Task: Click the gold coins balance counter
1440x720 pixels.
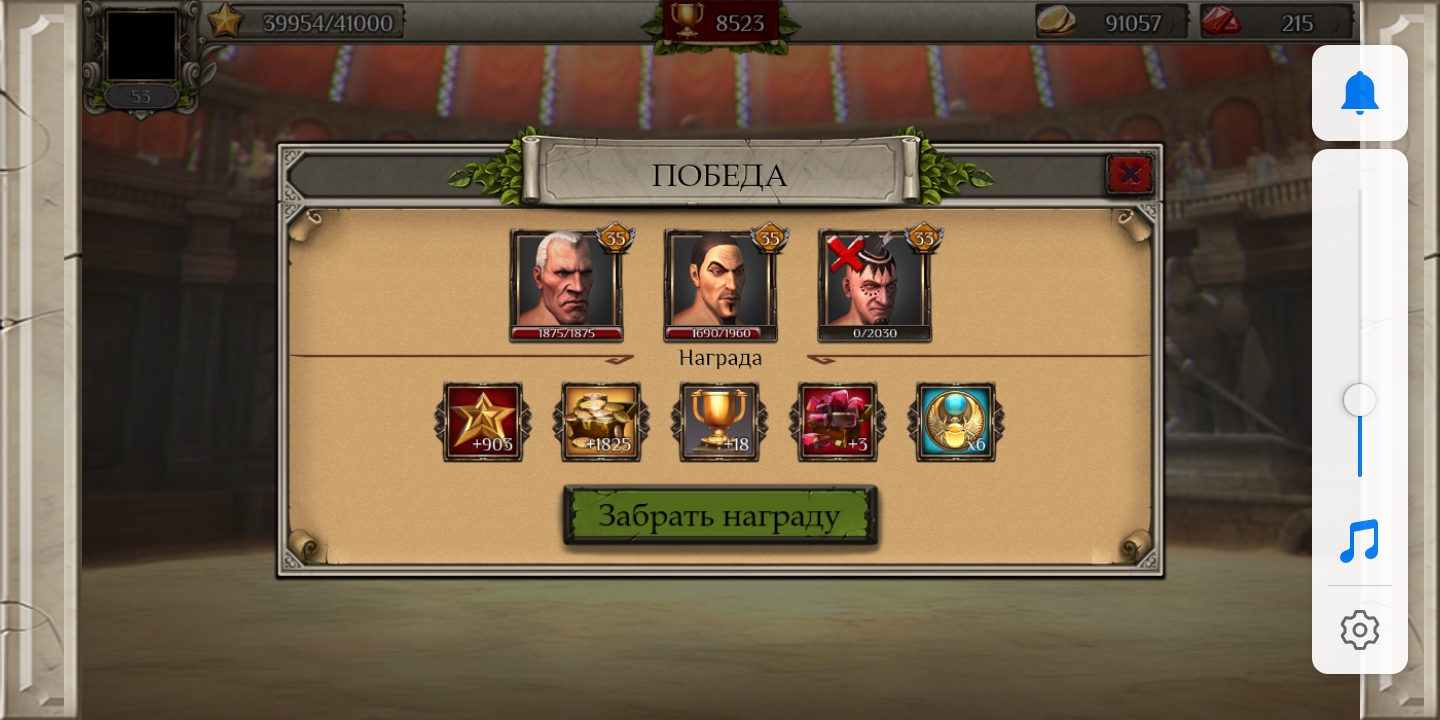Action: coord(1112,22)
